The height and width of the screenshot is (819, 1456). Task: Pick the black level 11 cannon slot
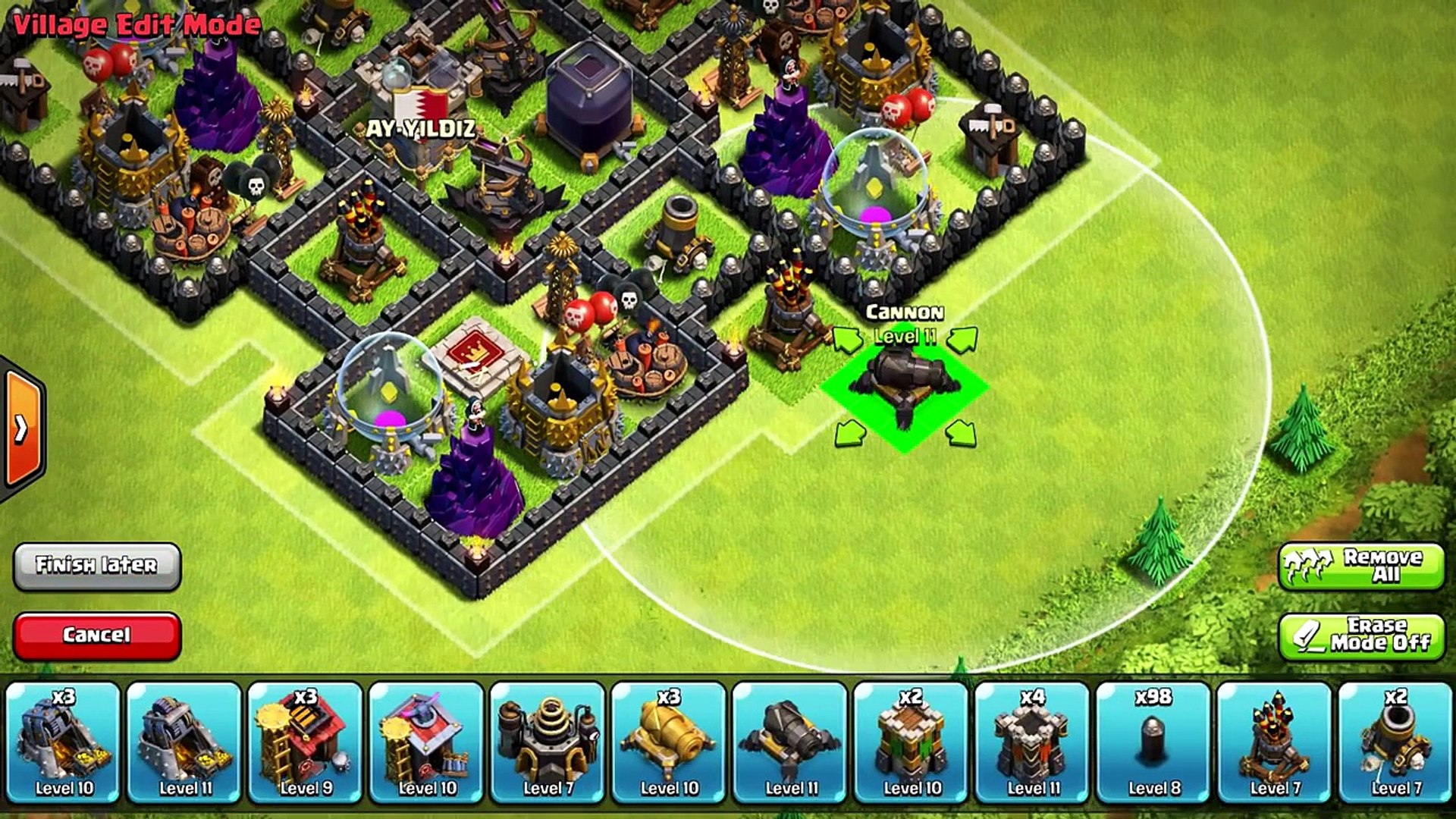(790, 742)
